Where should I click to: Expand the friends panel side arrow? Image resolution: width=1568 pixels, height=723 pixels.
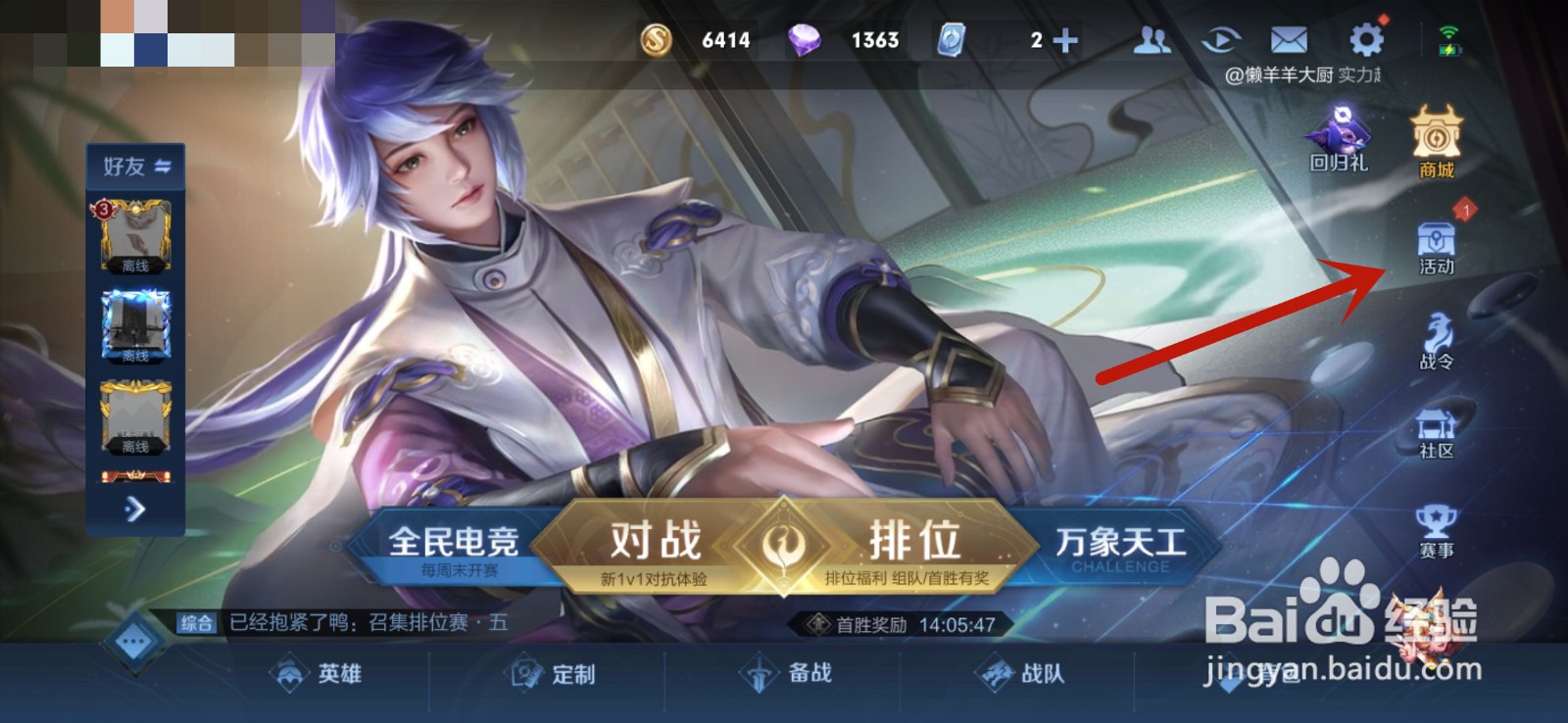[x=135, y=510]
